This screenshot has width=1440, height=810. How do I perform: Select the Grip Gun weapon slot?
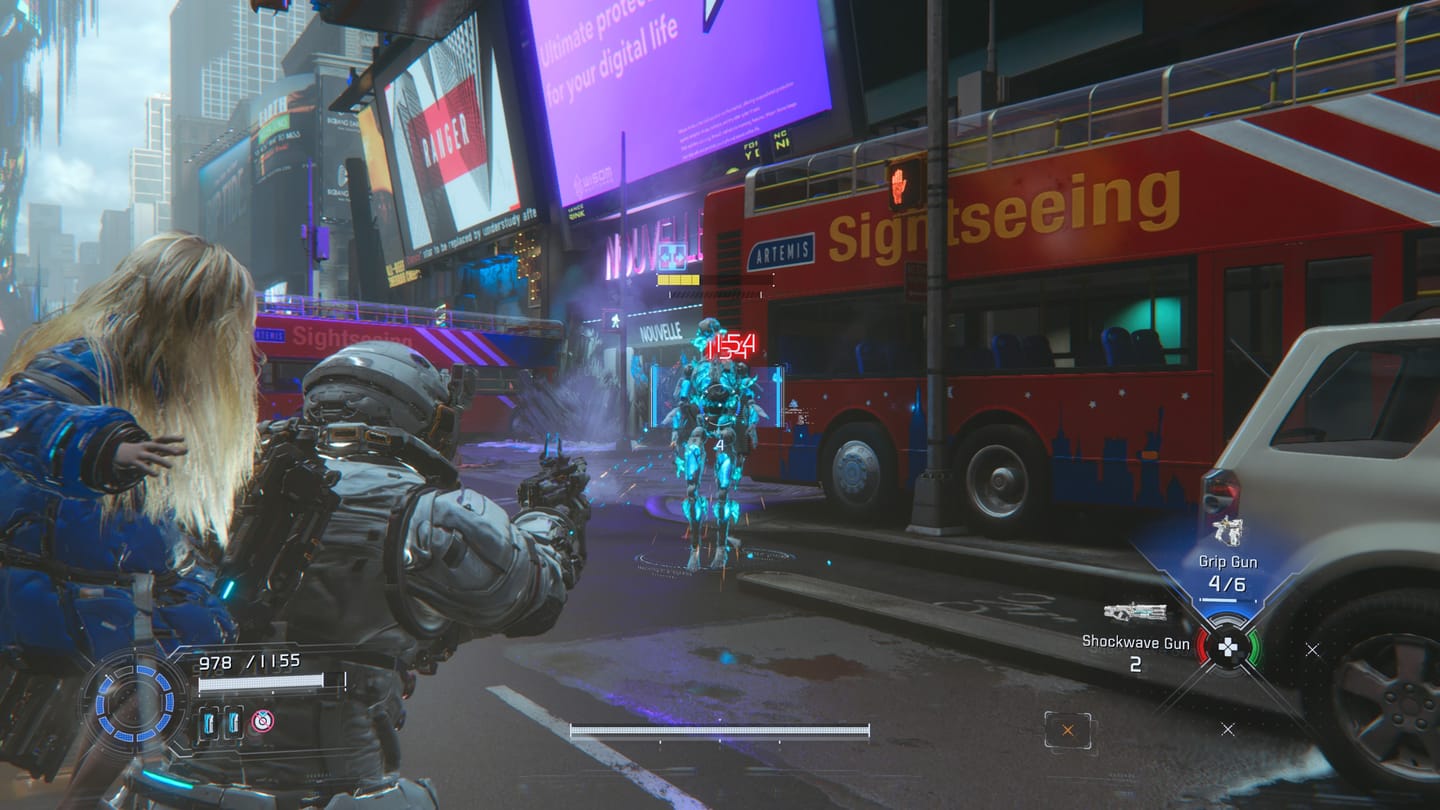point(1227,562)
